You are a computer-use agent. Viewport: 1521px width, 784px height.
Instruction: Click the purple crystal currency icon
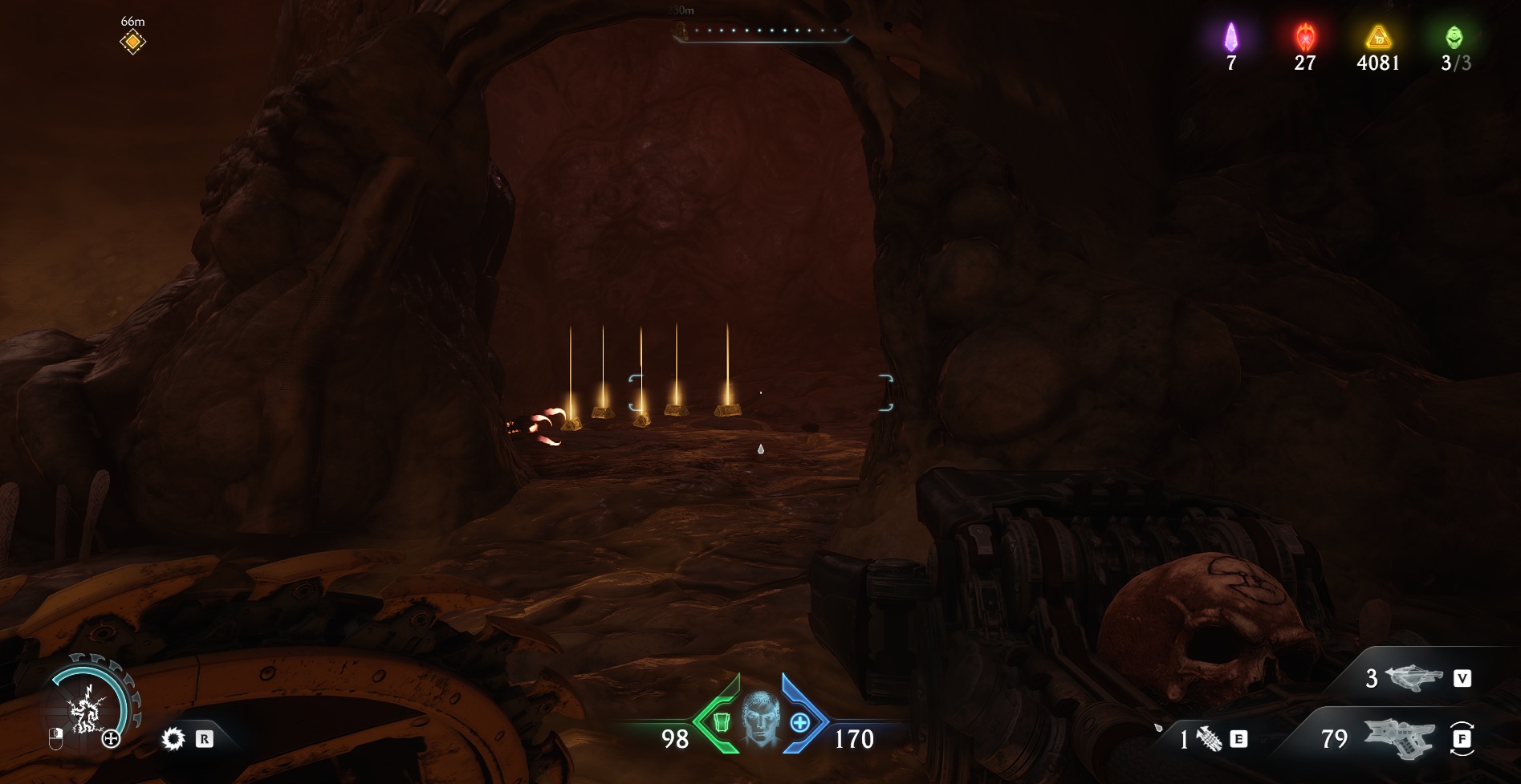[x=1230, y=37]
